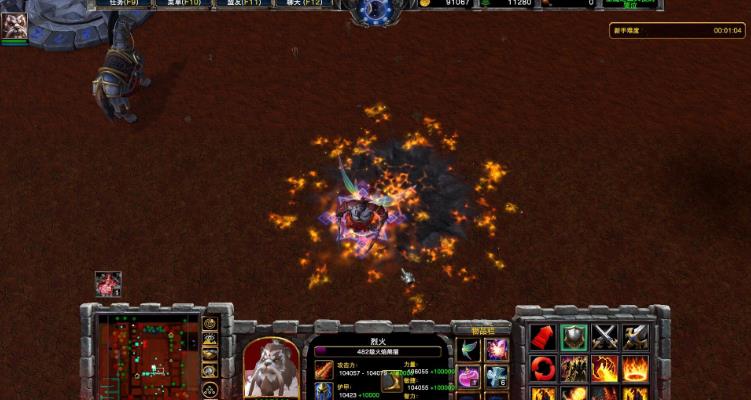This screenshot has height=400, width=751.
Task: Open the 菜单 (F10) game menu
Action: tap(187, 4)
